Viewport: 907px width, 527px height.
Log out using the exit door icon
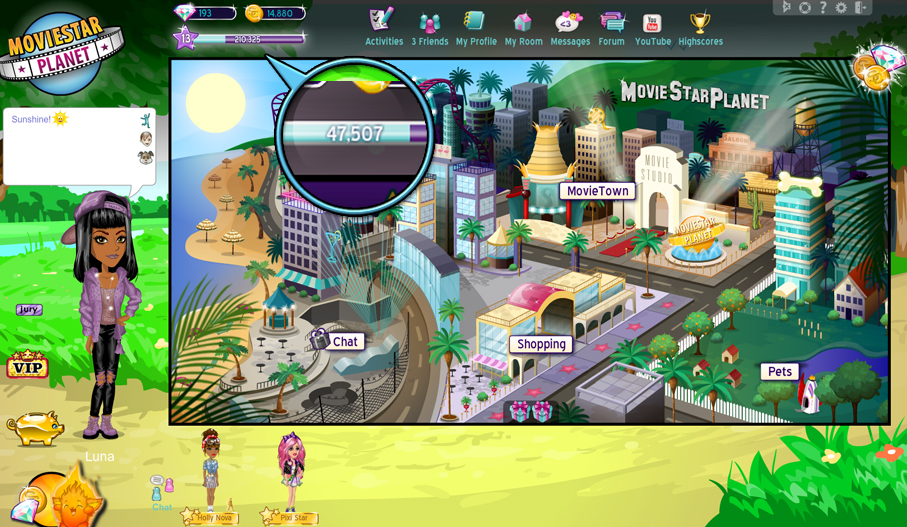[x=860, y=8]
